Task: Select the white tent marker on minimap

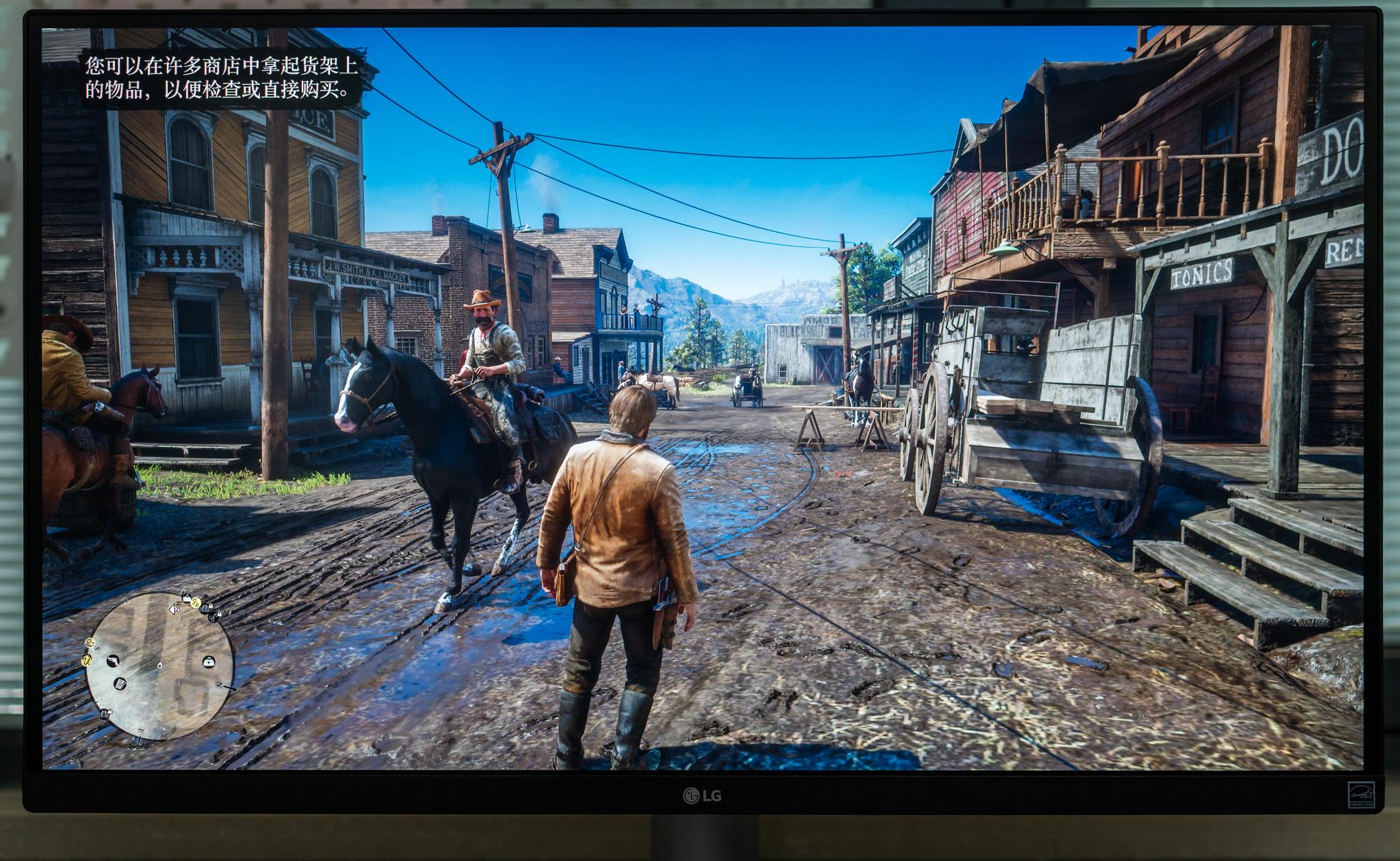Action: pyautogui.click(x=186, y=596)
